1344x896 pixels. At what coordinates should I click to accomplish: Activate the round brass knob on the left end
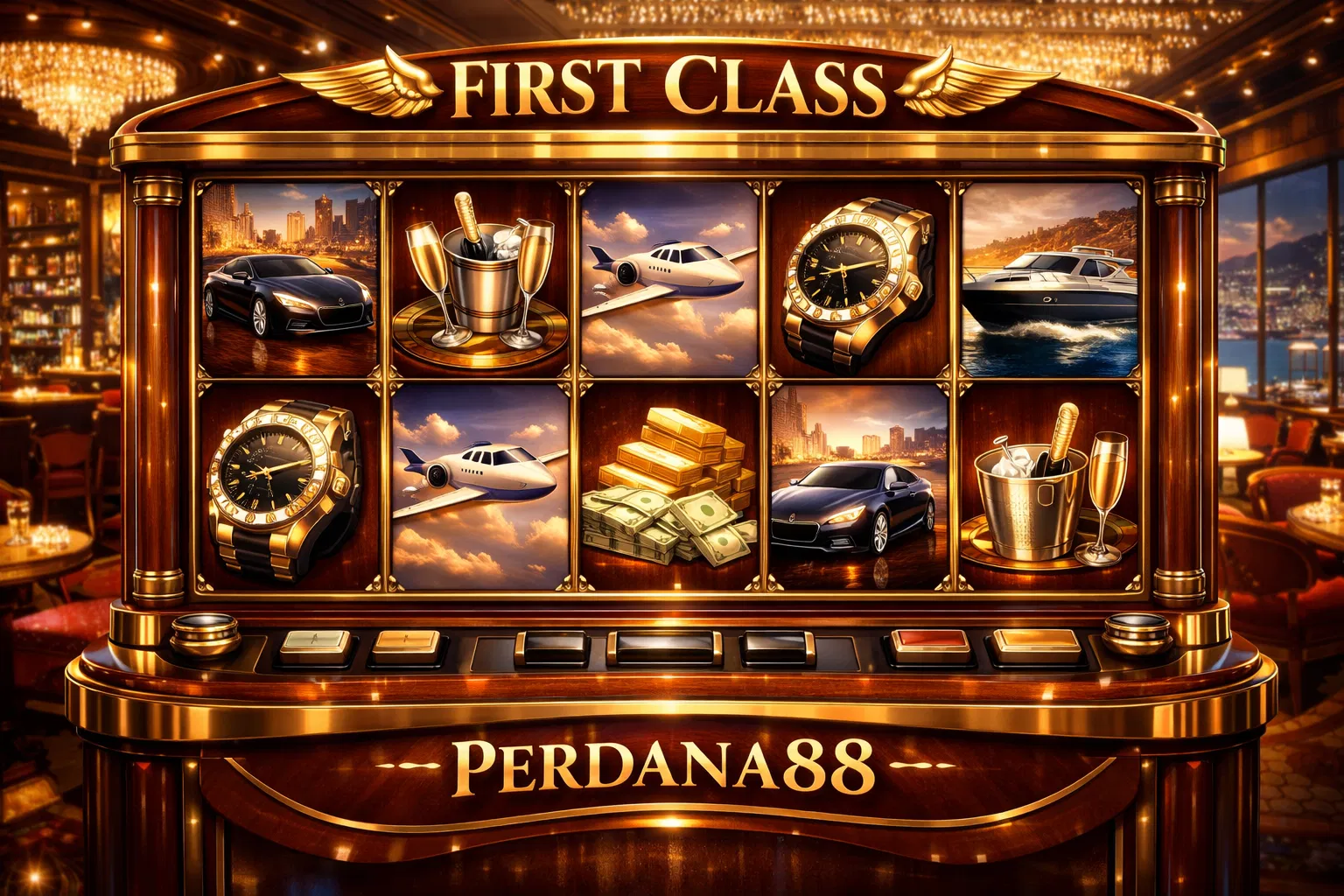[x=205, y=632]
